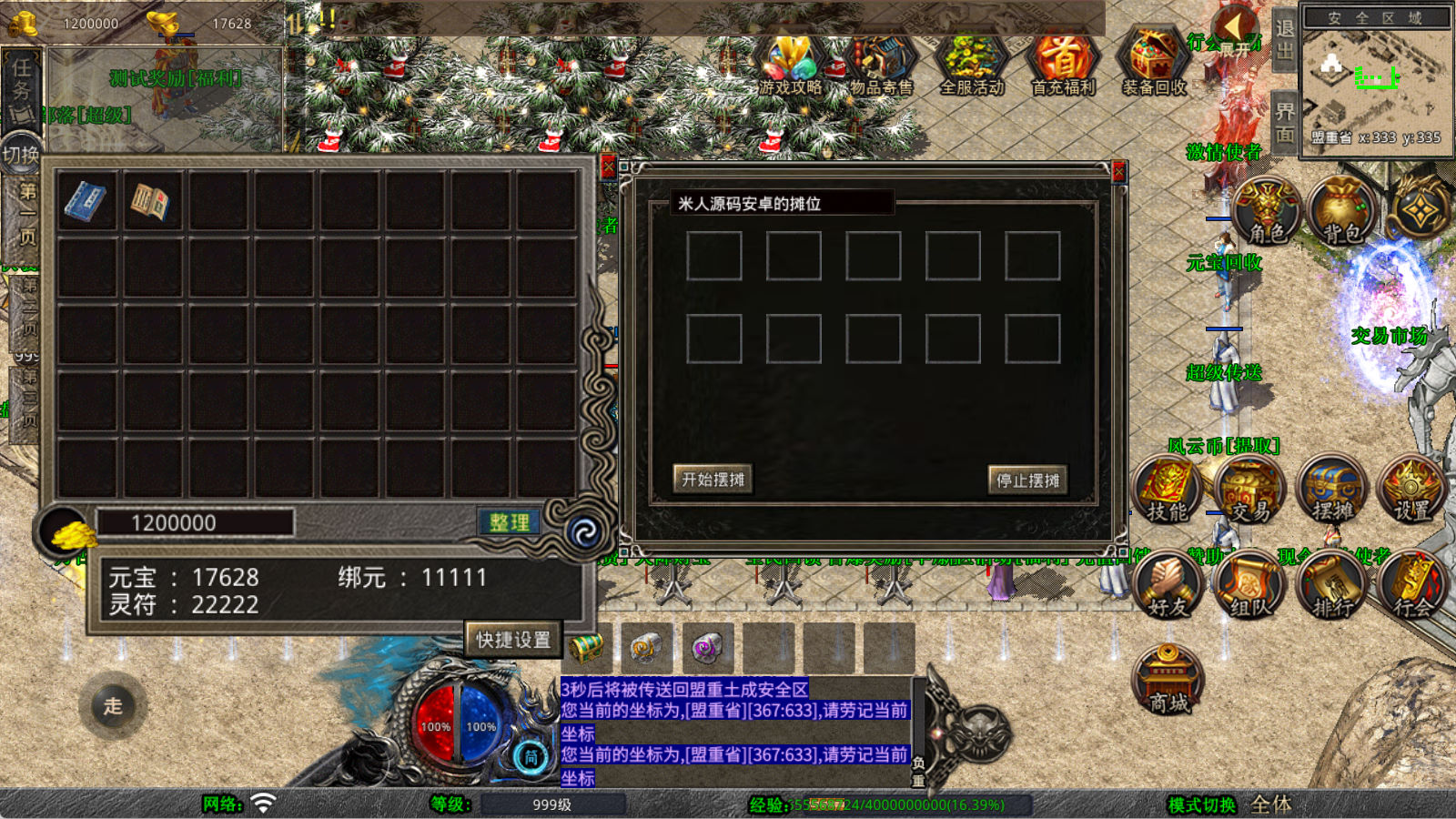This screenshot has width=1456, height=819.
Task: Open the 装备回收 equipment recycle
Action: tap(1154, 66)
